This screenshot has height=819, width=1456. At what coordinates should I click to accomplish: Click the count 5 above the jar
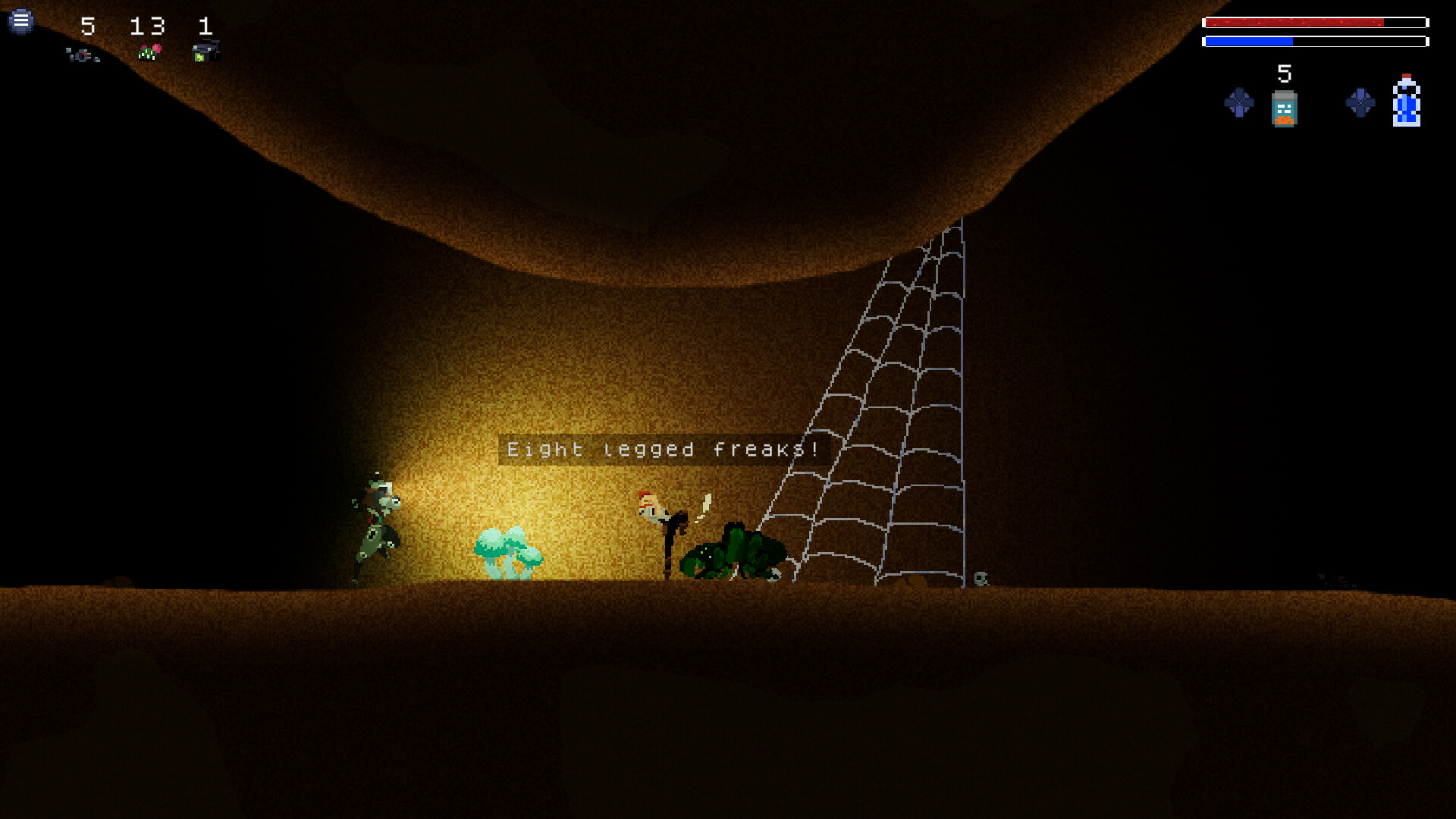click(1284, 74)
